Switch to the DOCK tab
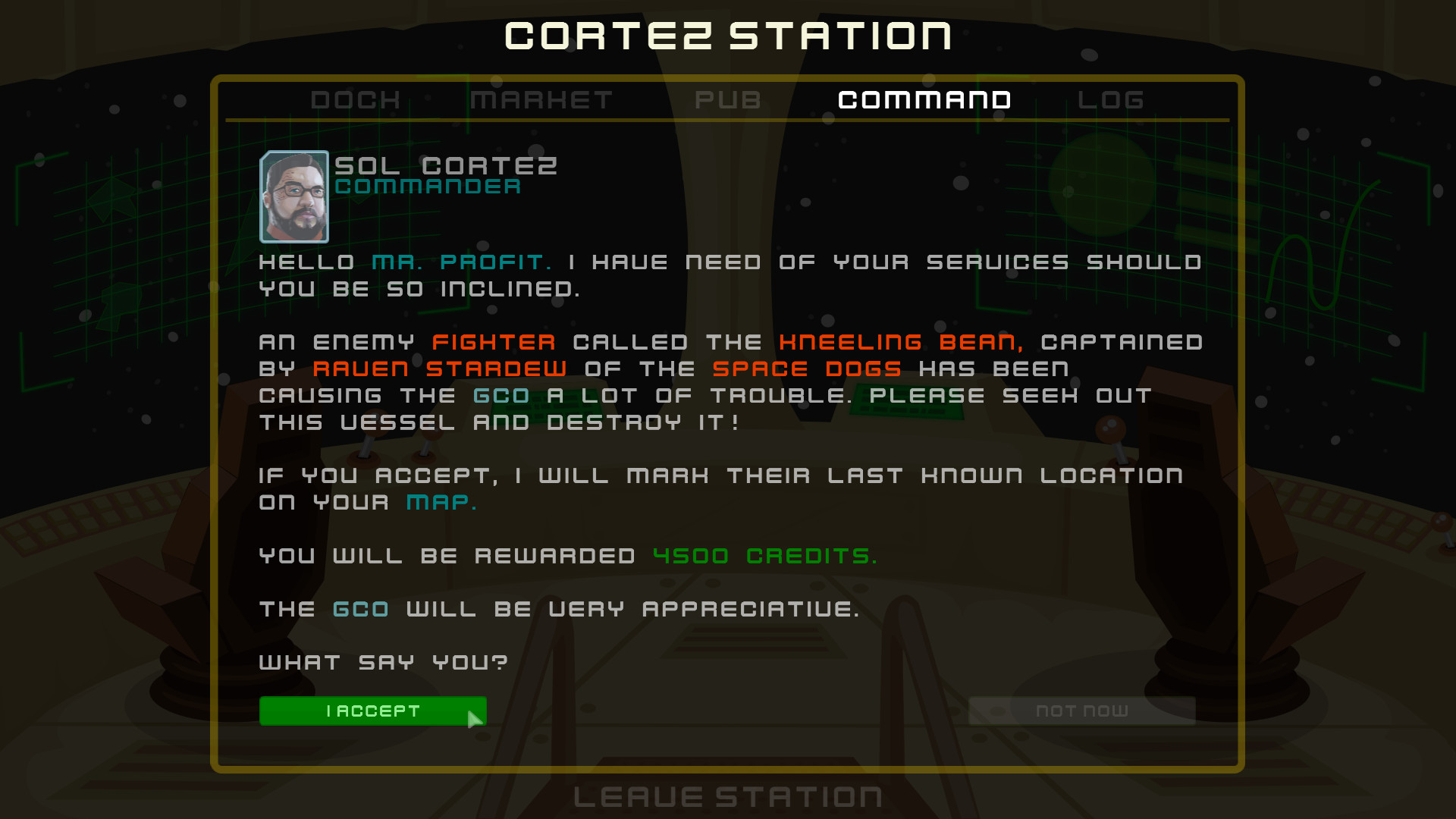The height and width of the screenshot is (819, 1456). coord(355,99)
